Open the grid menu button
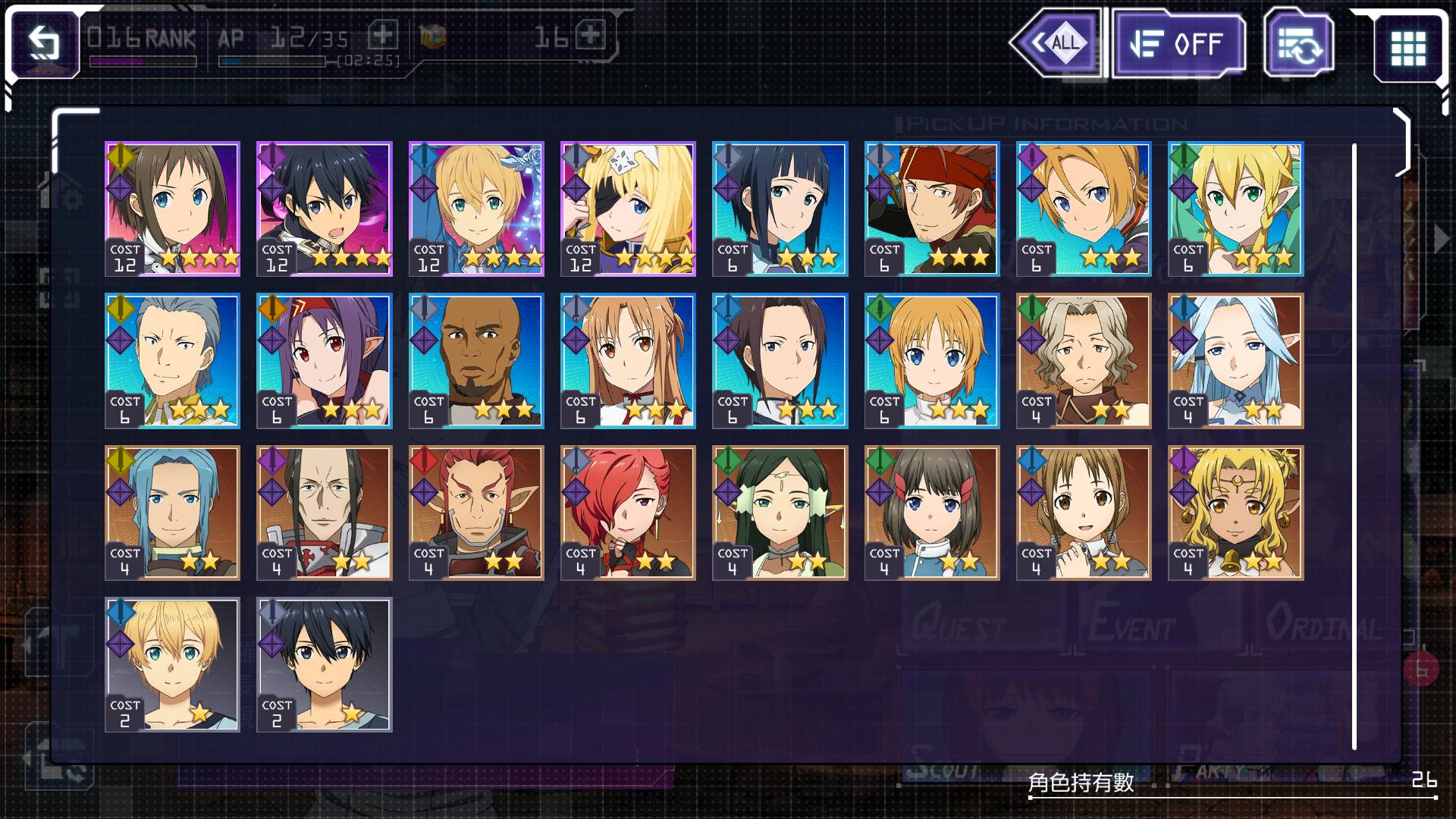The height and width of the screenshot is (819, 1456). click(1407, 47)
